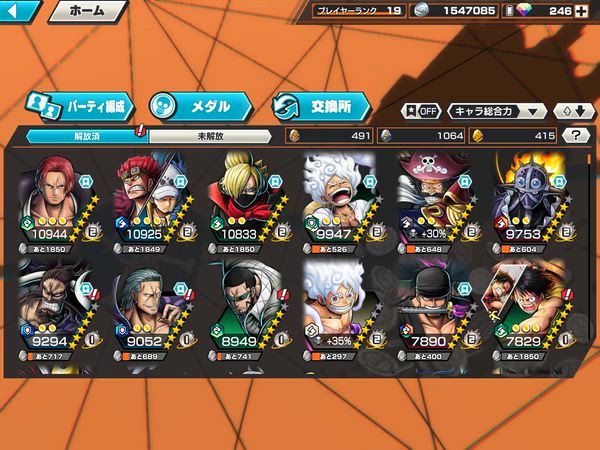Open the question mark help
600x450 pixels.
(575, 136)
